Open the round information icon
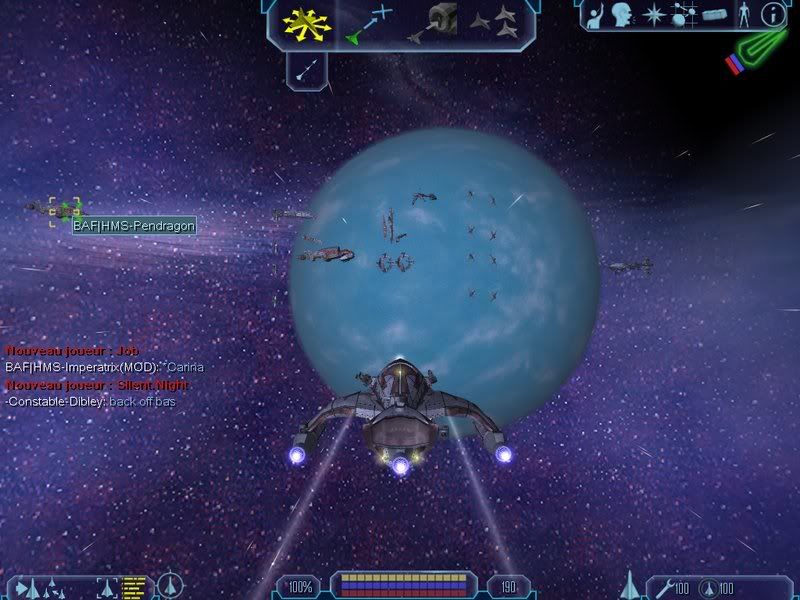The image size is (800, 600). tap(772, 16)
